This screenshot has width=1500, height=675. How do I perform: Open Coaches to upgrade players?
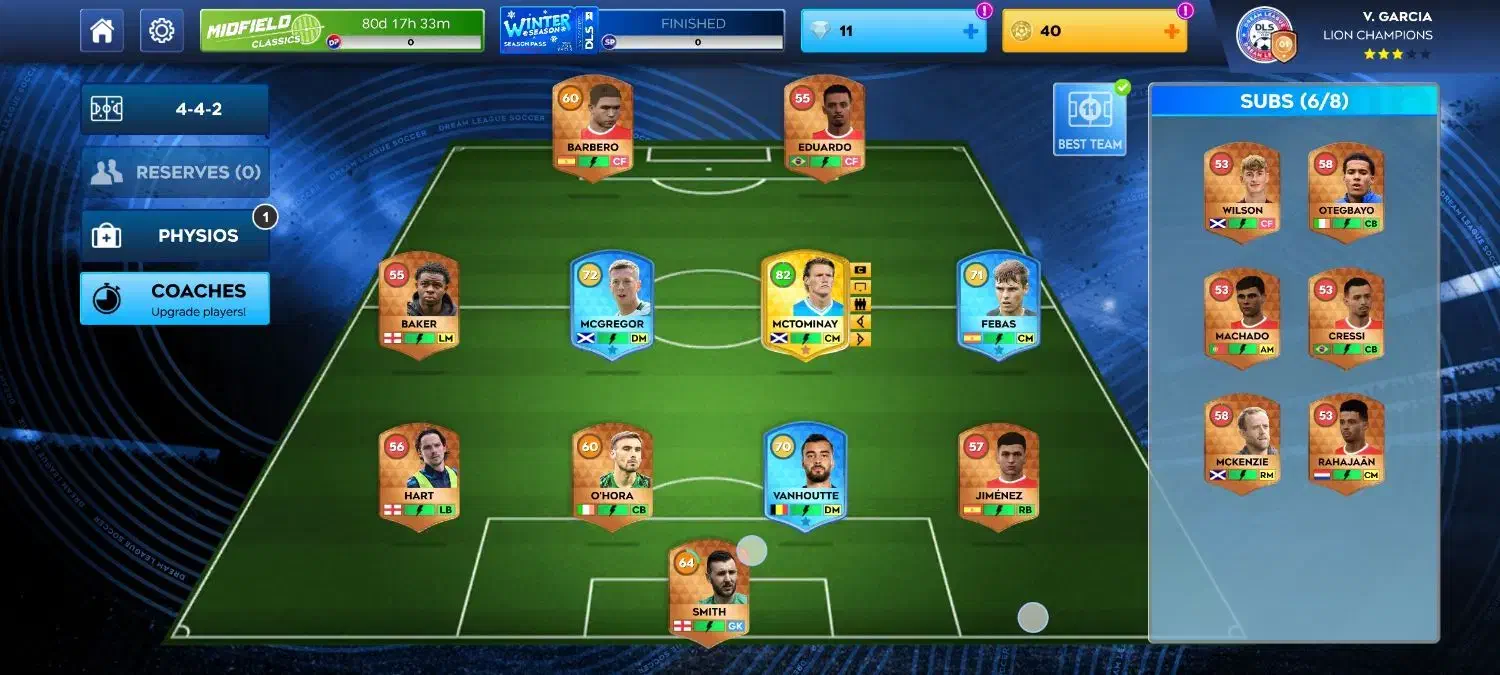click(x=175, y=298)
